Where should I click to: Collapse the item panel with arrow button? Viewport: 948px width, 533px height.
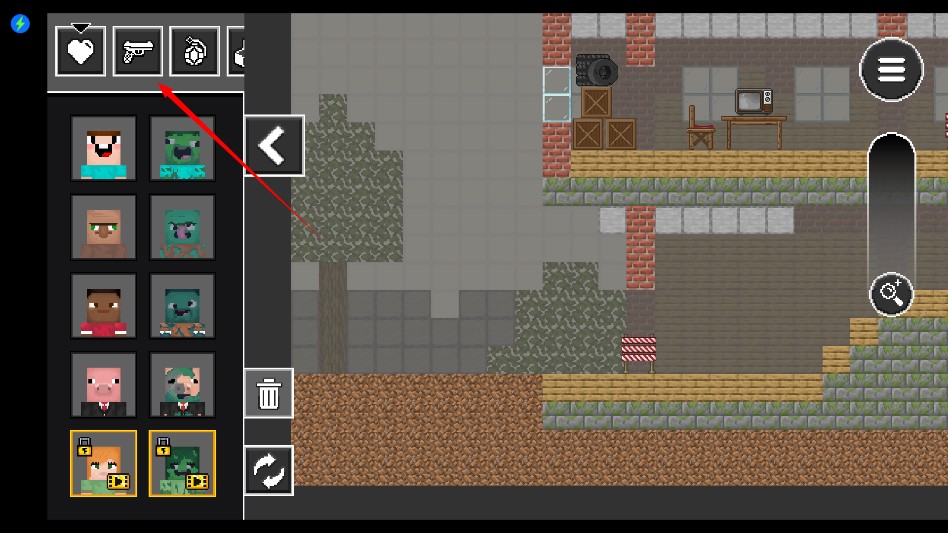[274, 146]
